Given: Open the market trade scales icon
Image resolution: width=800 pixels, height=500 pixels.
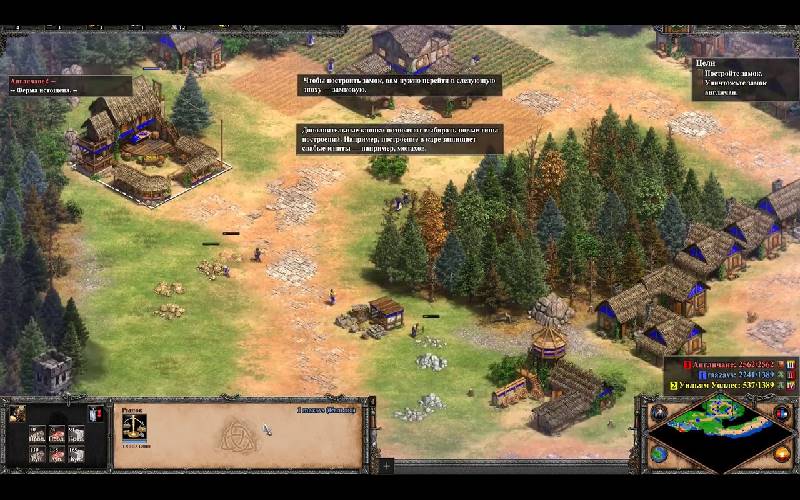Looking at the screenshot, I should click(133, 427).
